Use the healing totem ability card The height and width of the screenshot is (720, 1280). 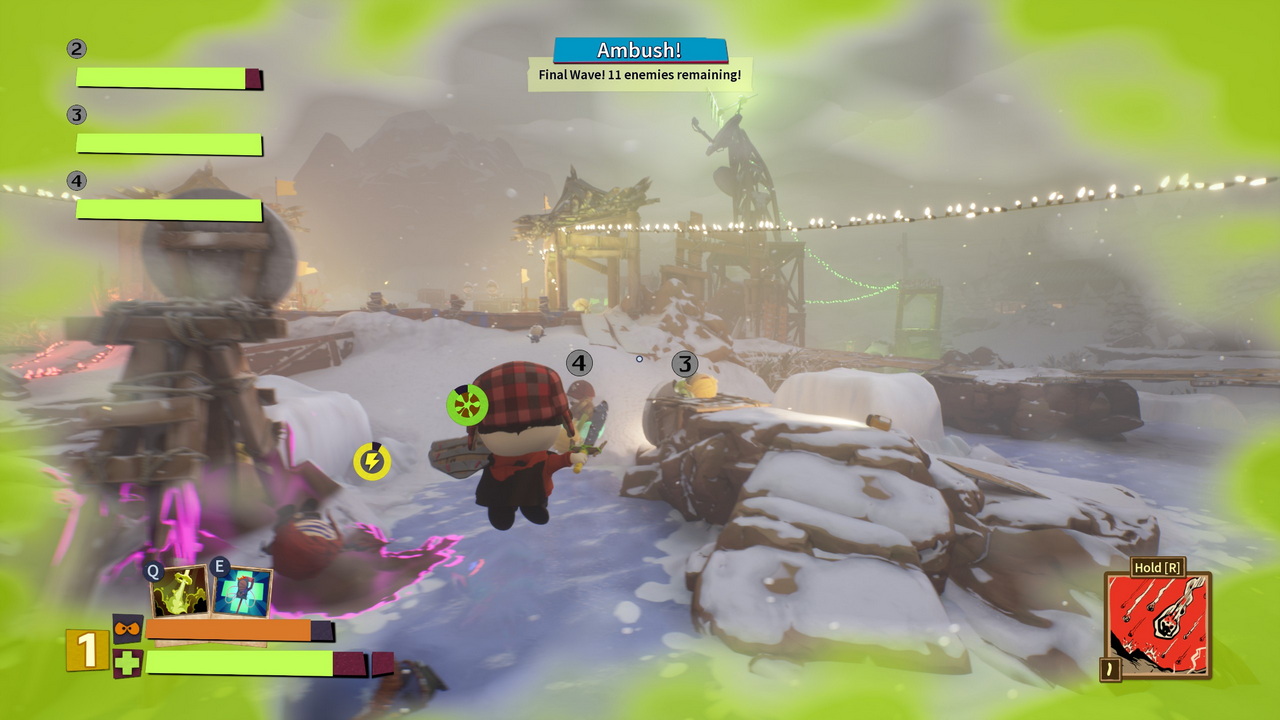tap(242, 593)
